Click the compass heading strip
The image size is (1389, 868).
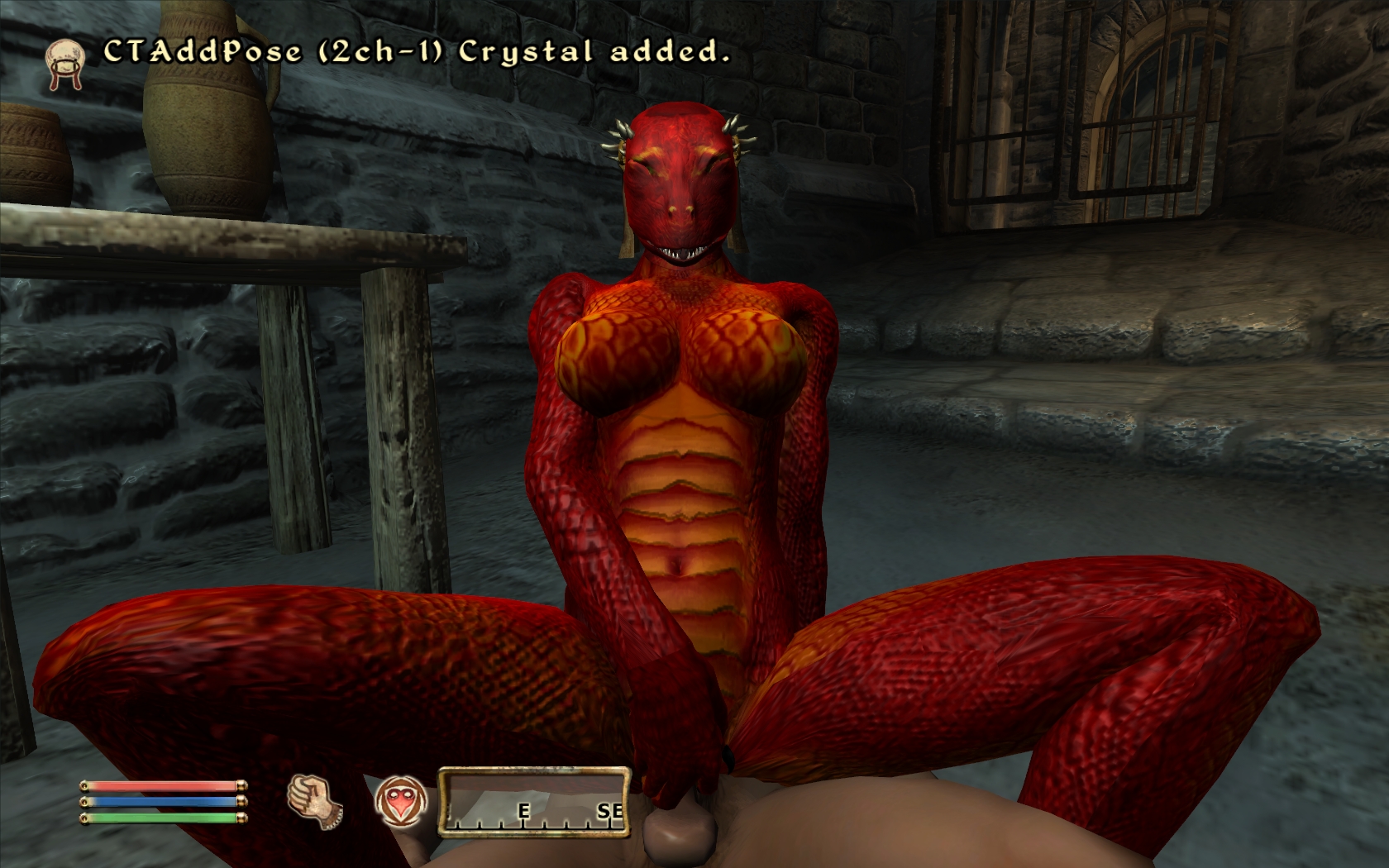[x=533, y=801]
